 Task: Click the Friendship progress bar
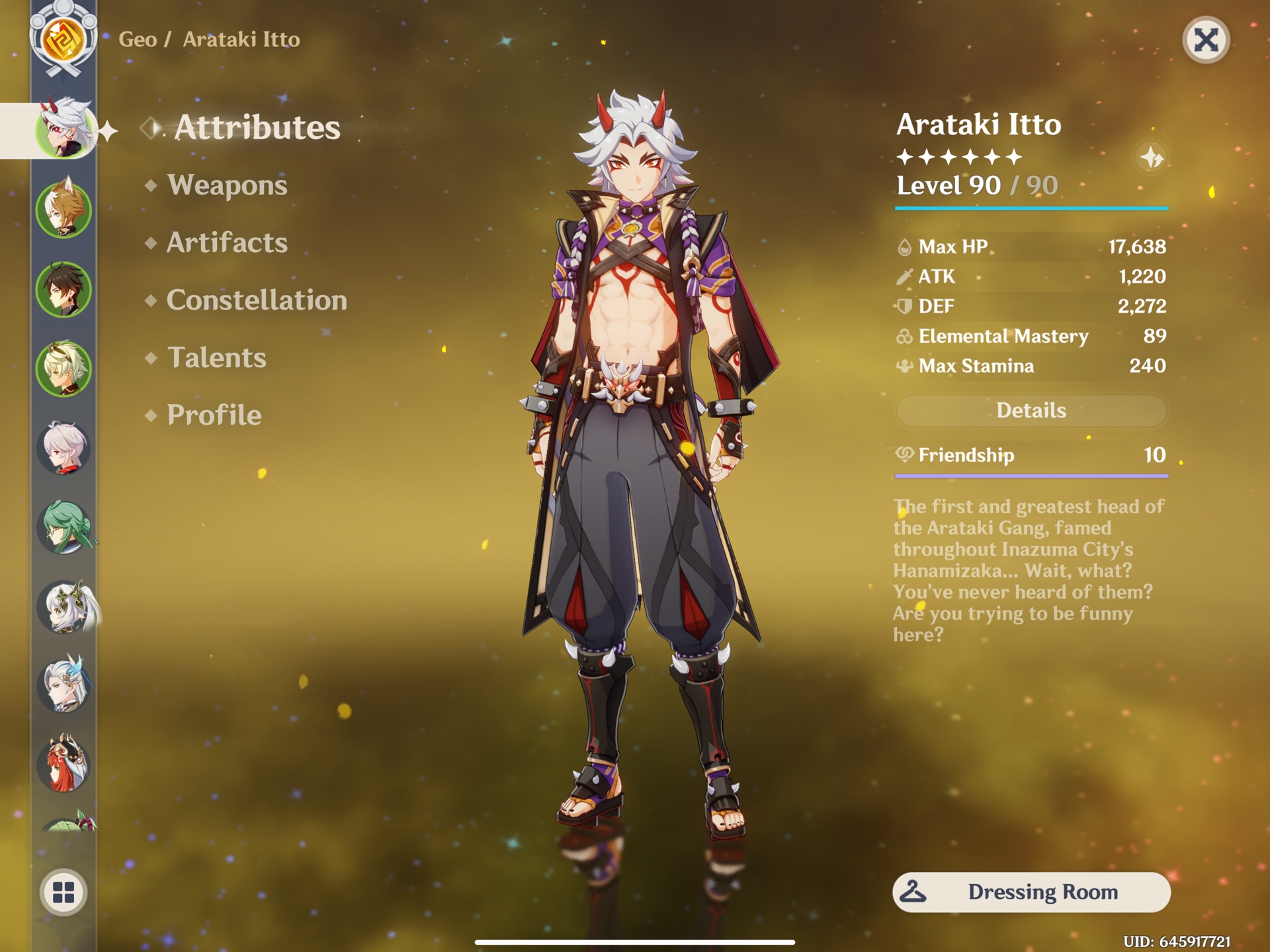[x=1033, y=474]
